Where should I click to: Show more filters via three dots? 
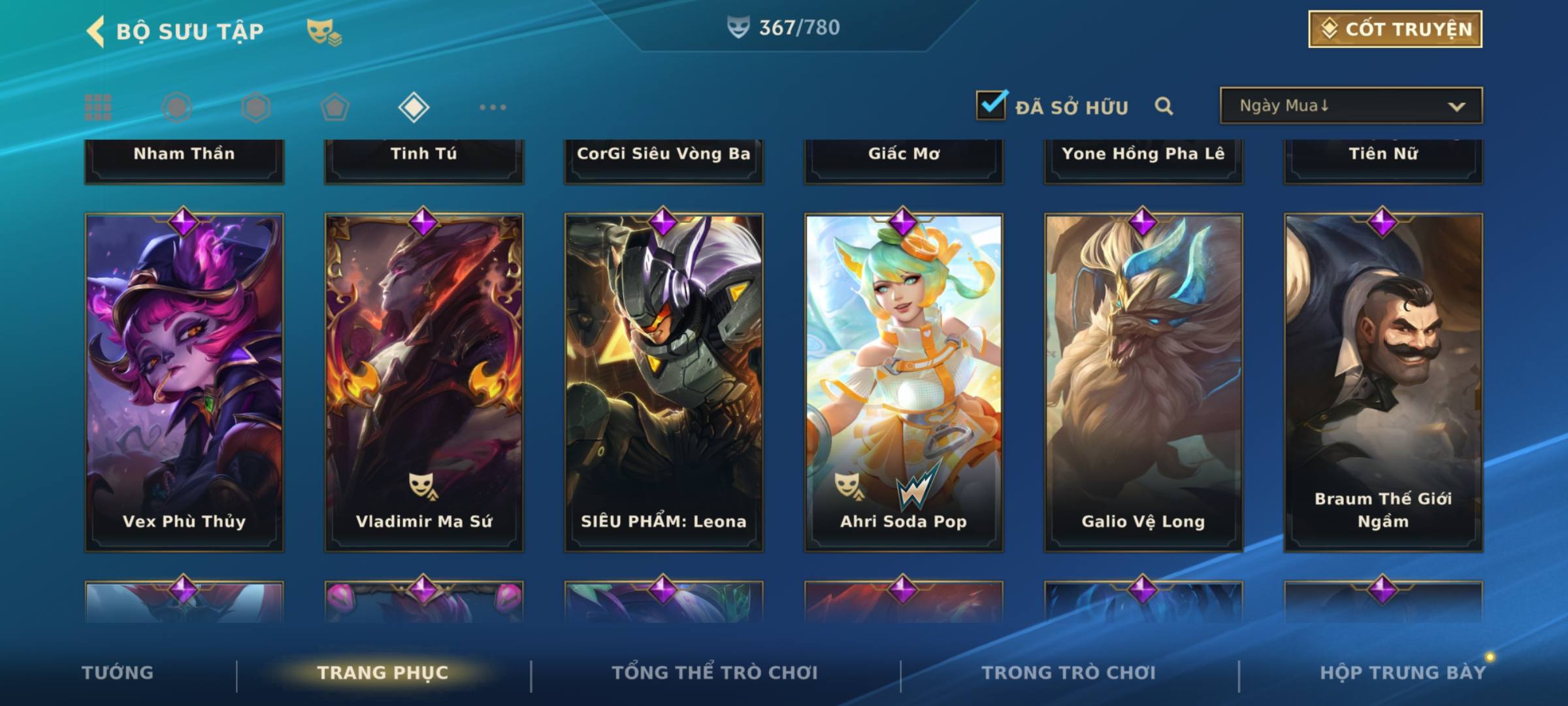click(493, 107)
